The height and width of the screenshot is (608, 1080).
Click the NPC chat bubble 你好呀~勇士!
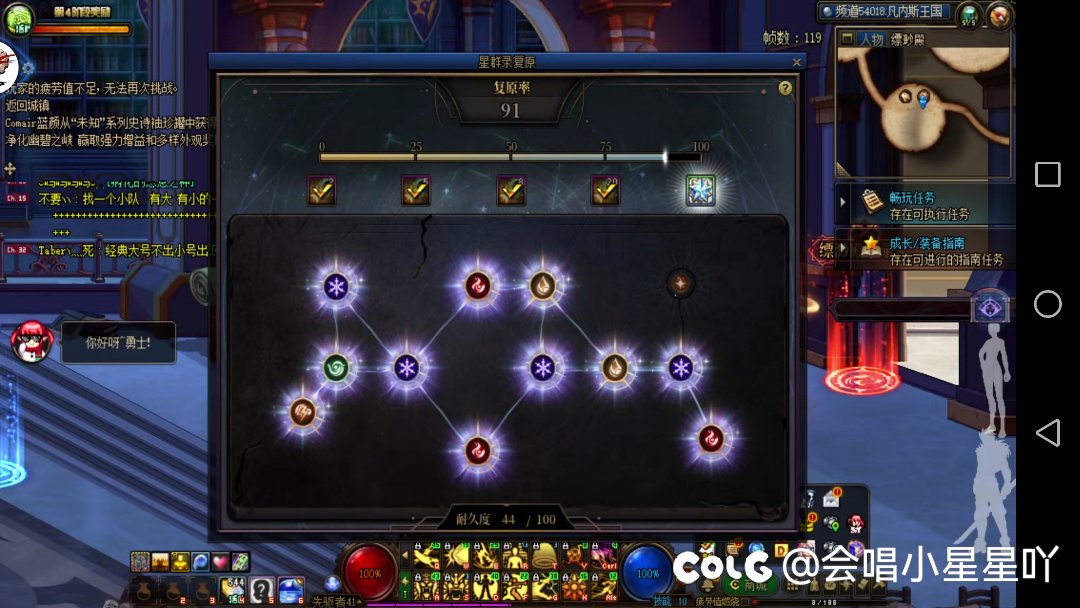click(x=117, y=343)
